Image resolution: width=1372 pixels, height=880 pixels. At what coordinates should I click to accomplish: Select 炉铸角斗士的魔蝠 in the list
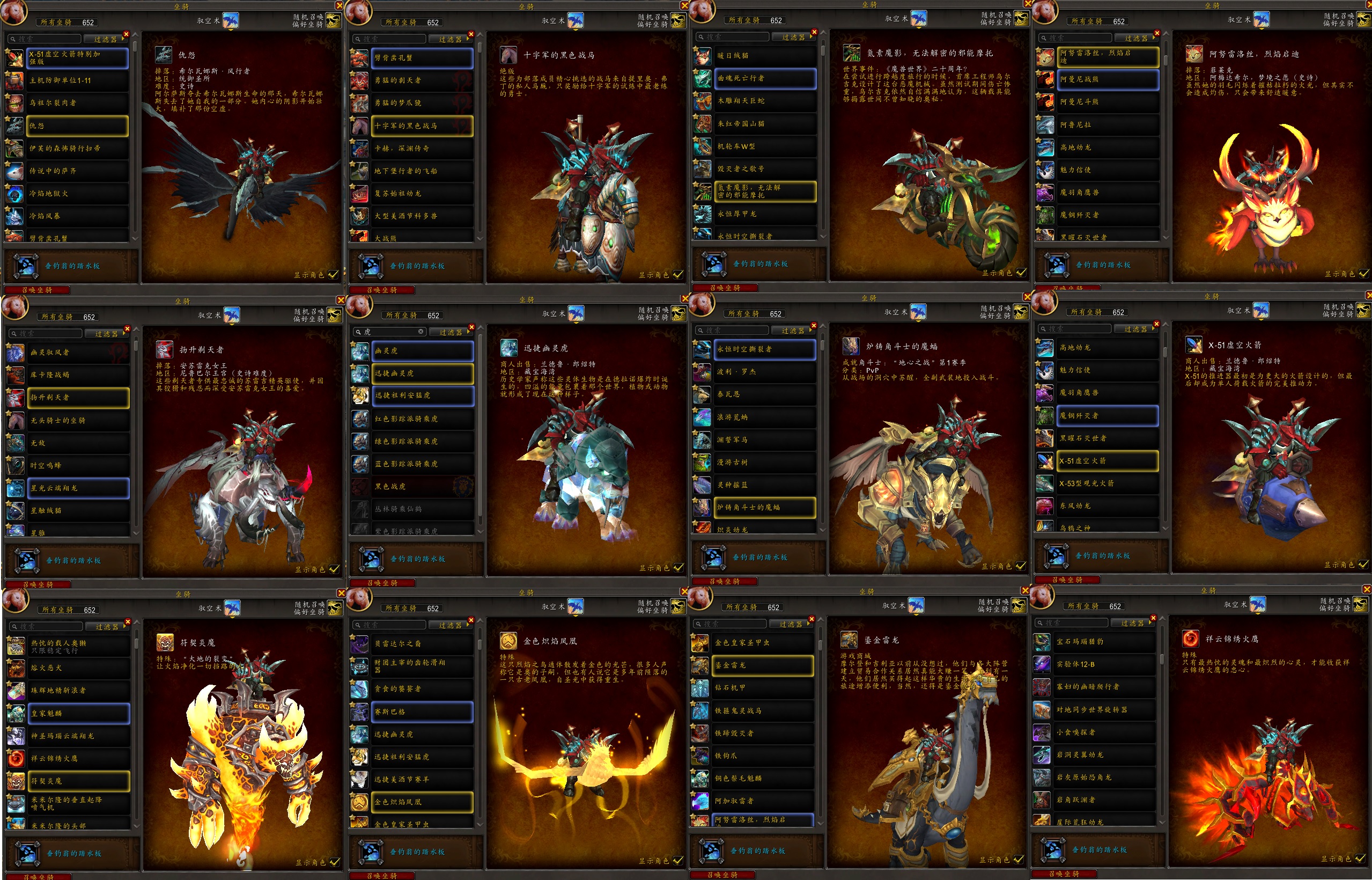(x=764, y=508)
